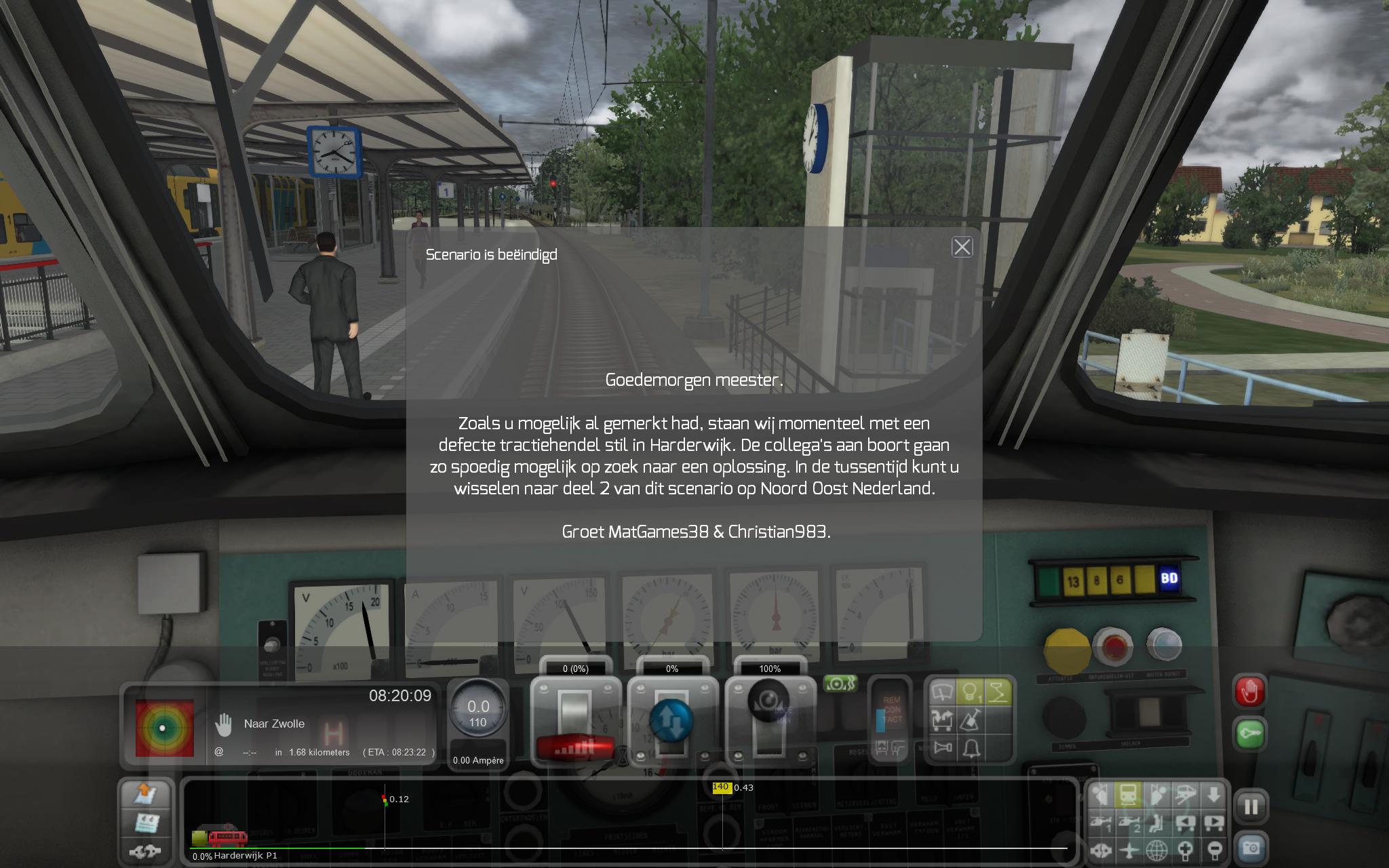Screen dimensions: 1389x868
Task: Click the green key startup button
Action: (1249, 734)
